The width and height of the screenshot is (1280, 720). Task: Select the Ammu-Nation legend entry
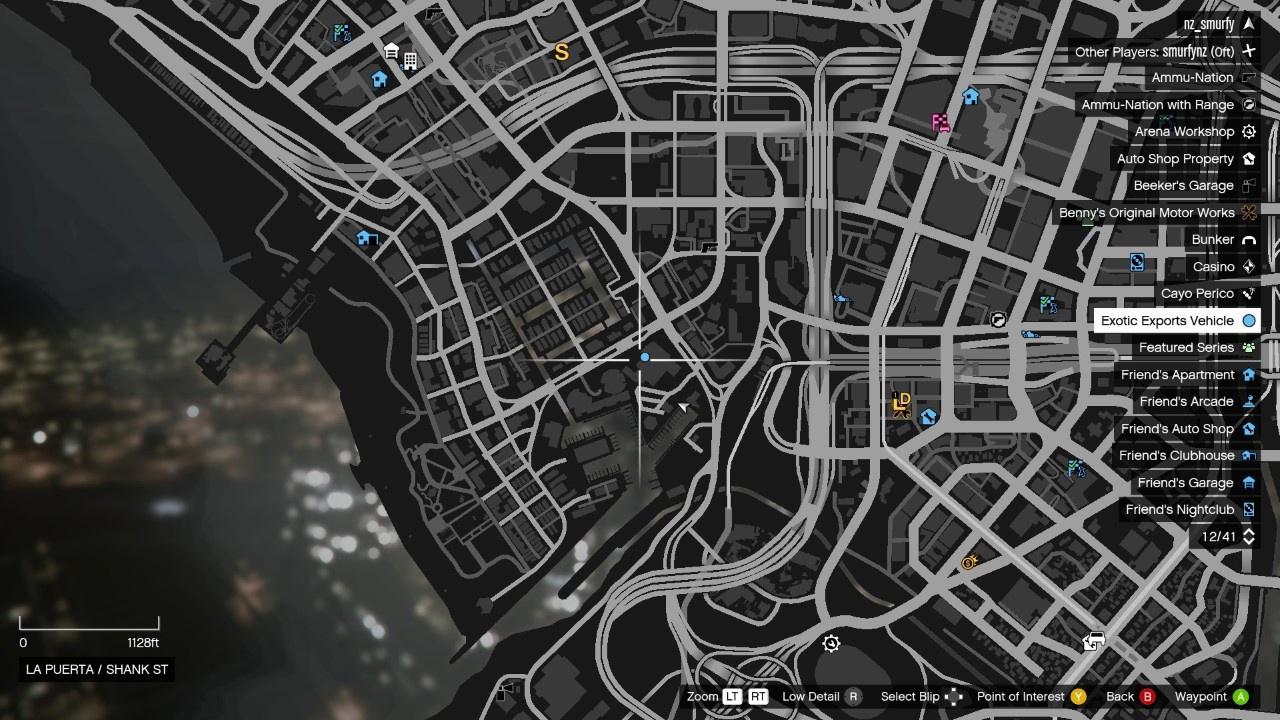1192,78
